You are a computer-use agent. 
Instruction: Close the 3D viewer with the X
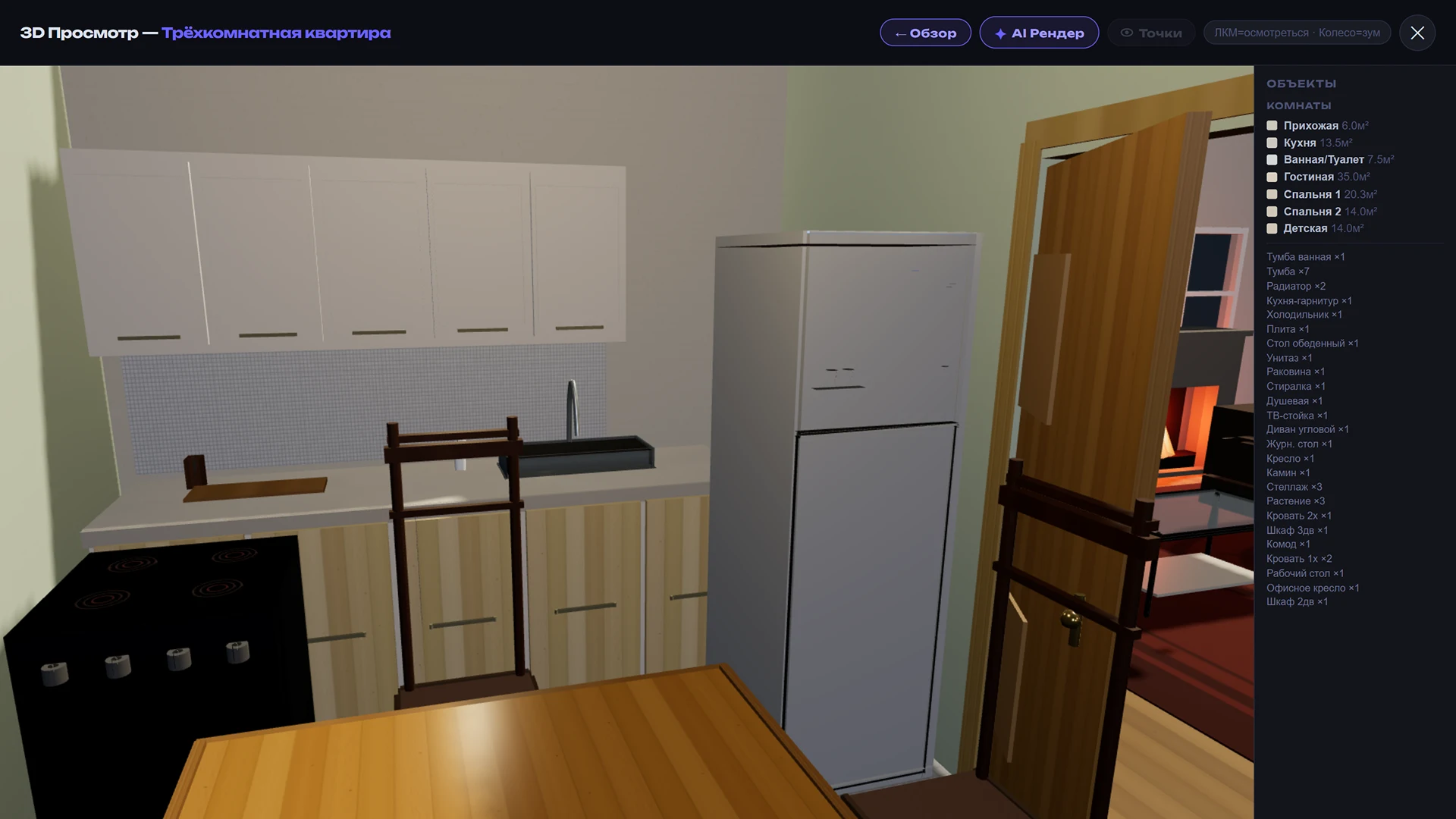1417,33
